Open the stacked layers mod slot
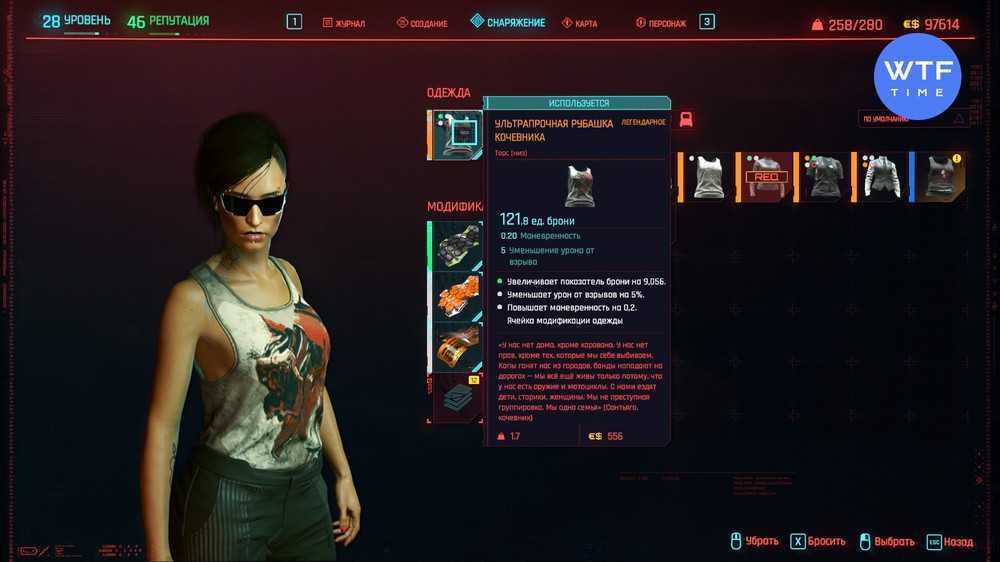1000x562 pixels. [459, 397]
